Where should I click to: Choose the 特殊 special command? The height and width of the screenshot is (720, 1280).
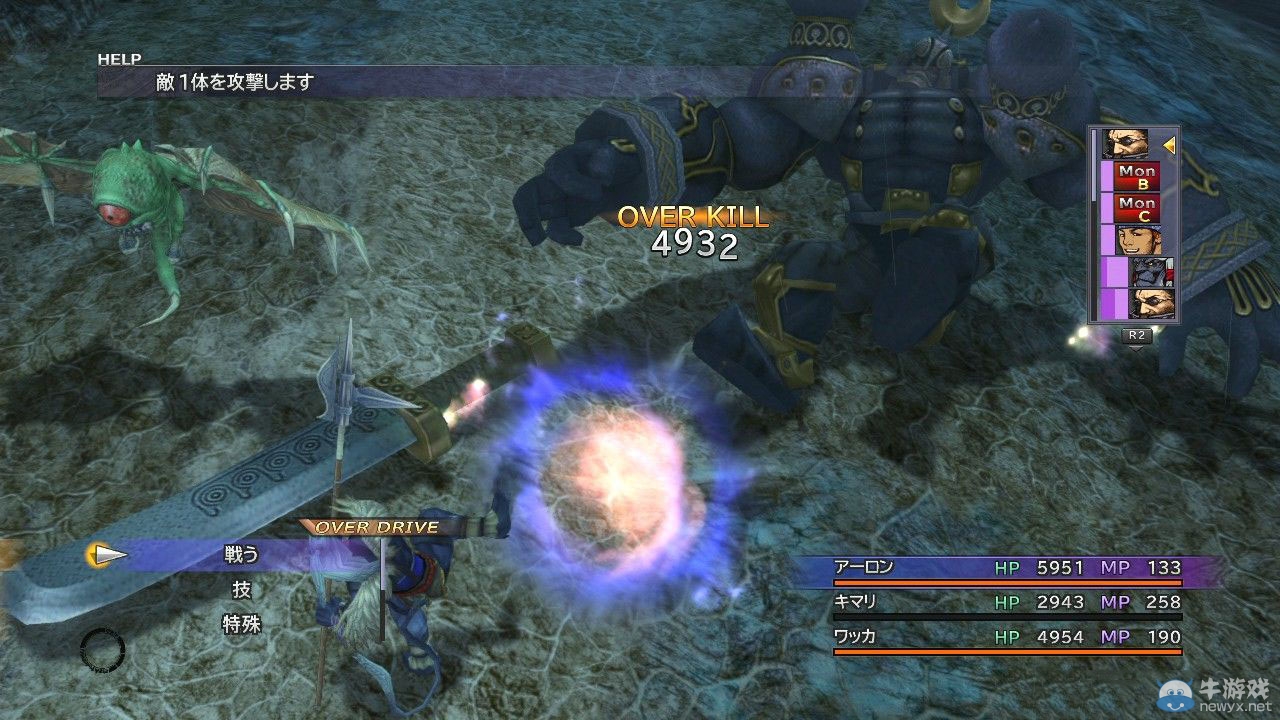click(241, 625)
